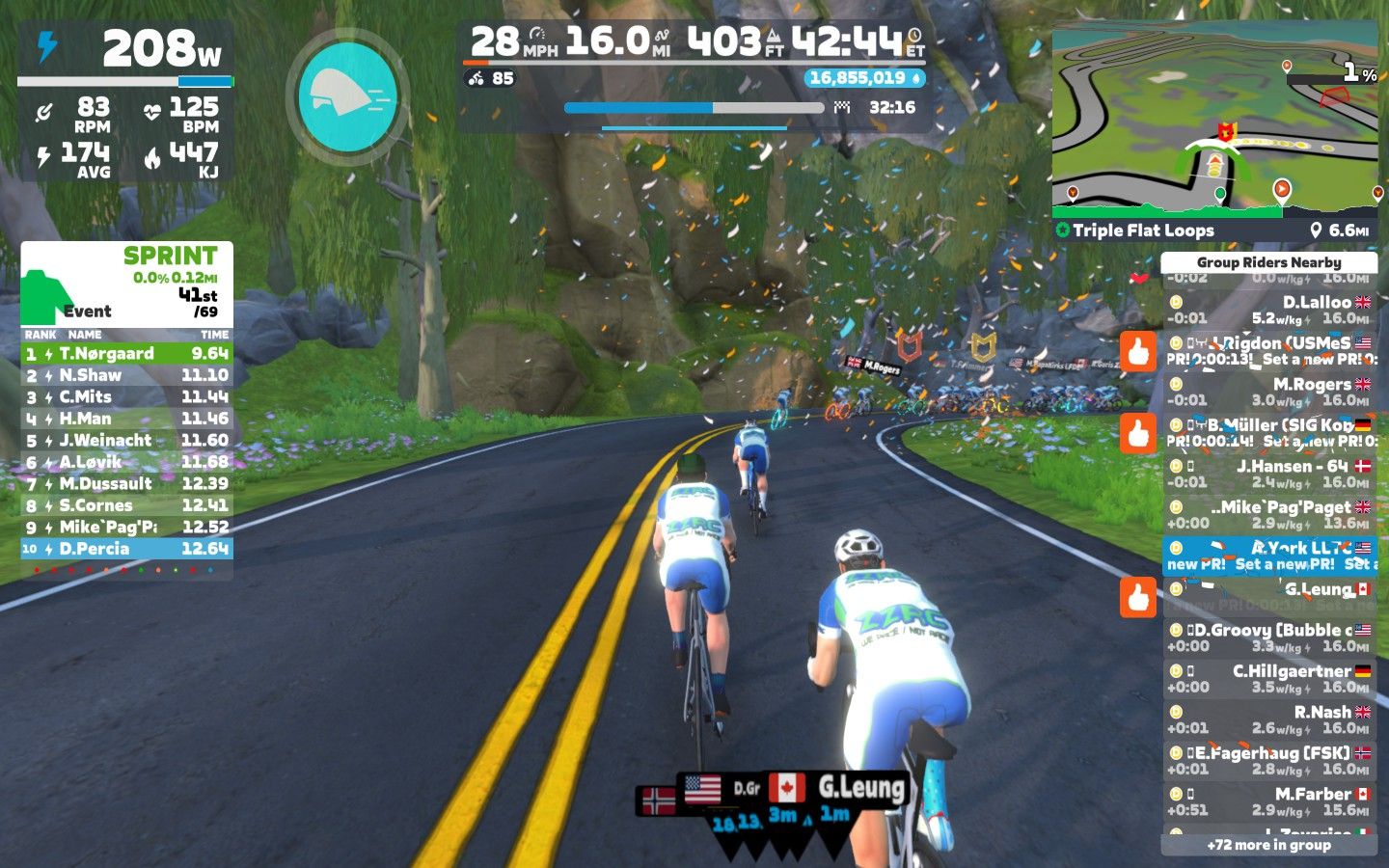Choose E.Fagerhaug from the nearby riders

pyautogui.click(x=1268, y=760)
